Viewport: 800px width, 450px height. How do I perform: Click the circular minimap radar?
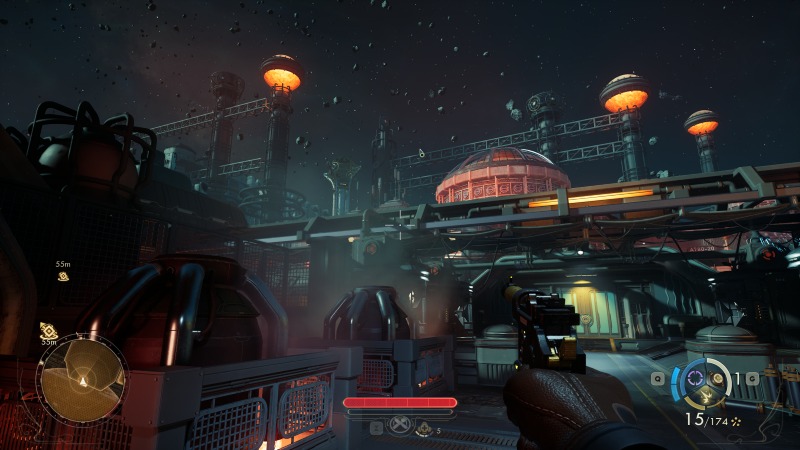click(81, 380)
